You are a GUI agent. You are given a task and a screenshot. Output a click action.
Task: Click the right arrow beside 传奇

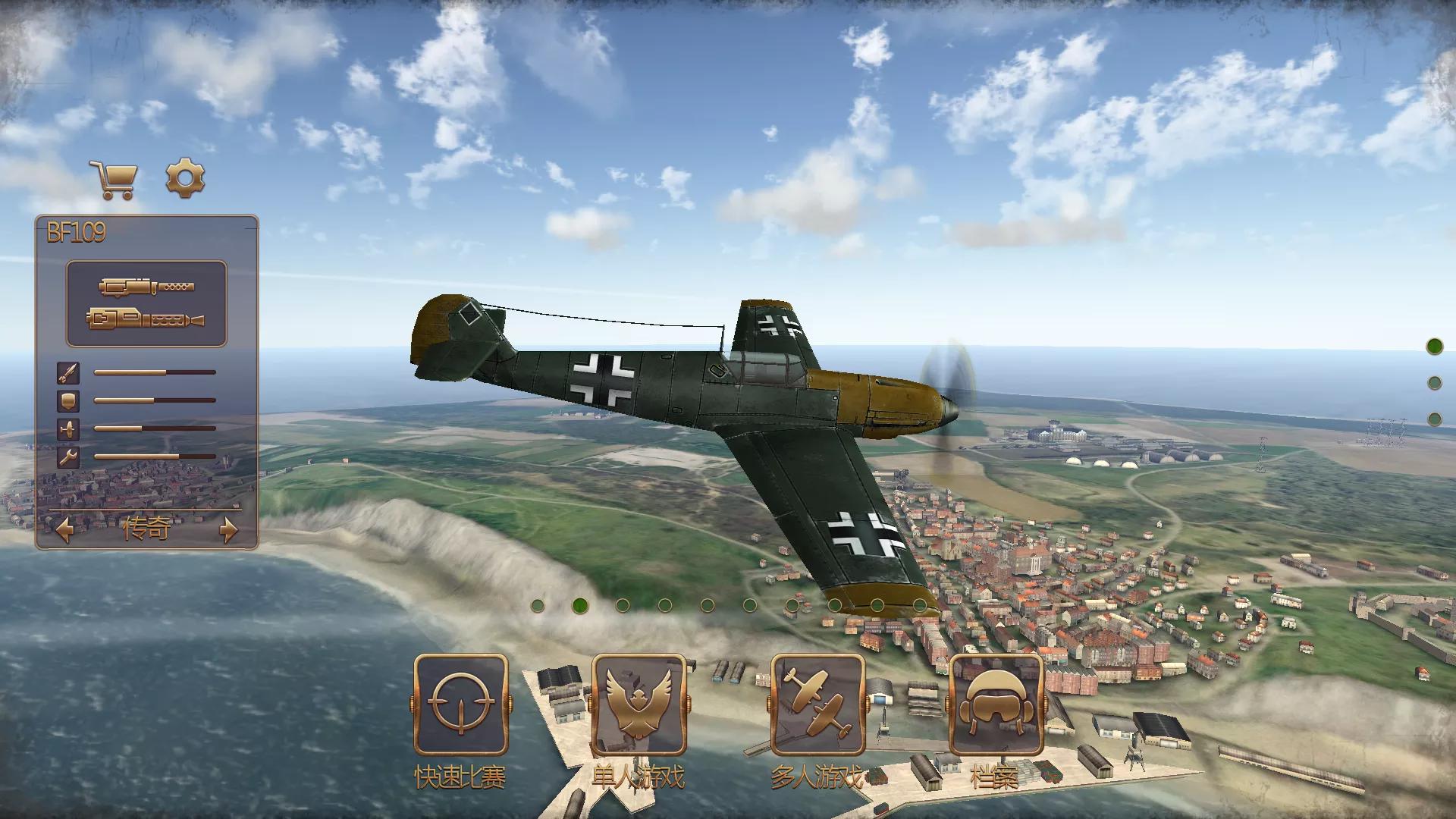tap(228, 529)
